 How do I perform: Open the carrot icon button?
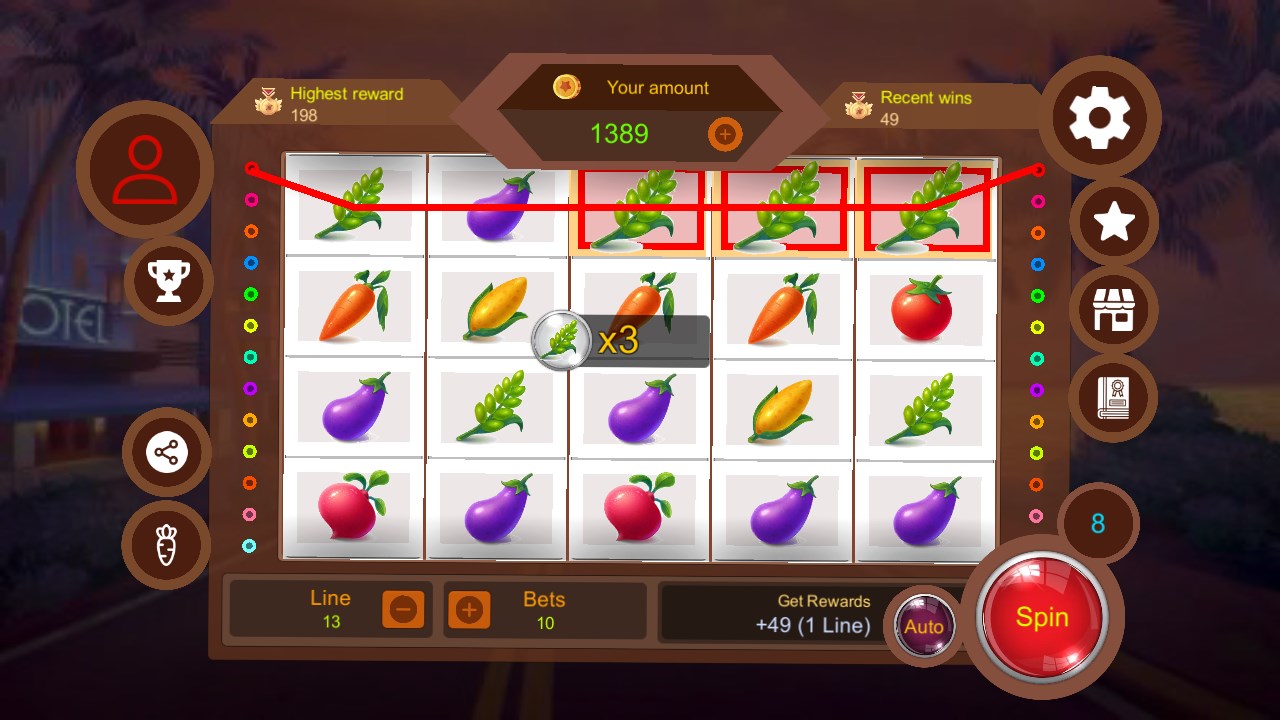[x=166, y=545]
